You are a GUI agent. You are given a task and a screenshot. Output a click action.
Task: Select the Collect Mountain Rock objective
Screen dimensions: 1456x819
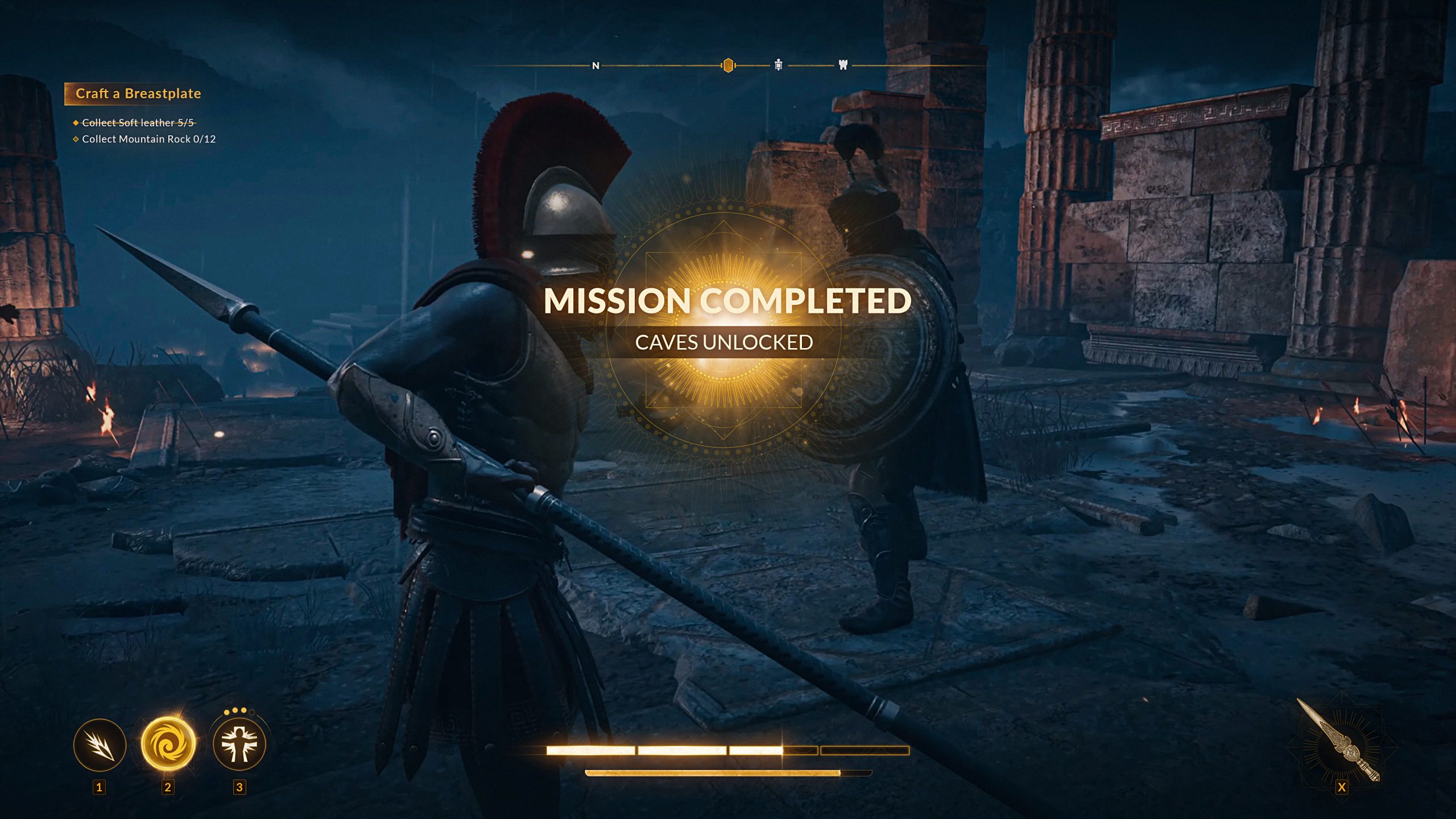(148, 139)
